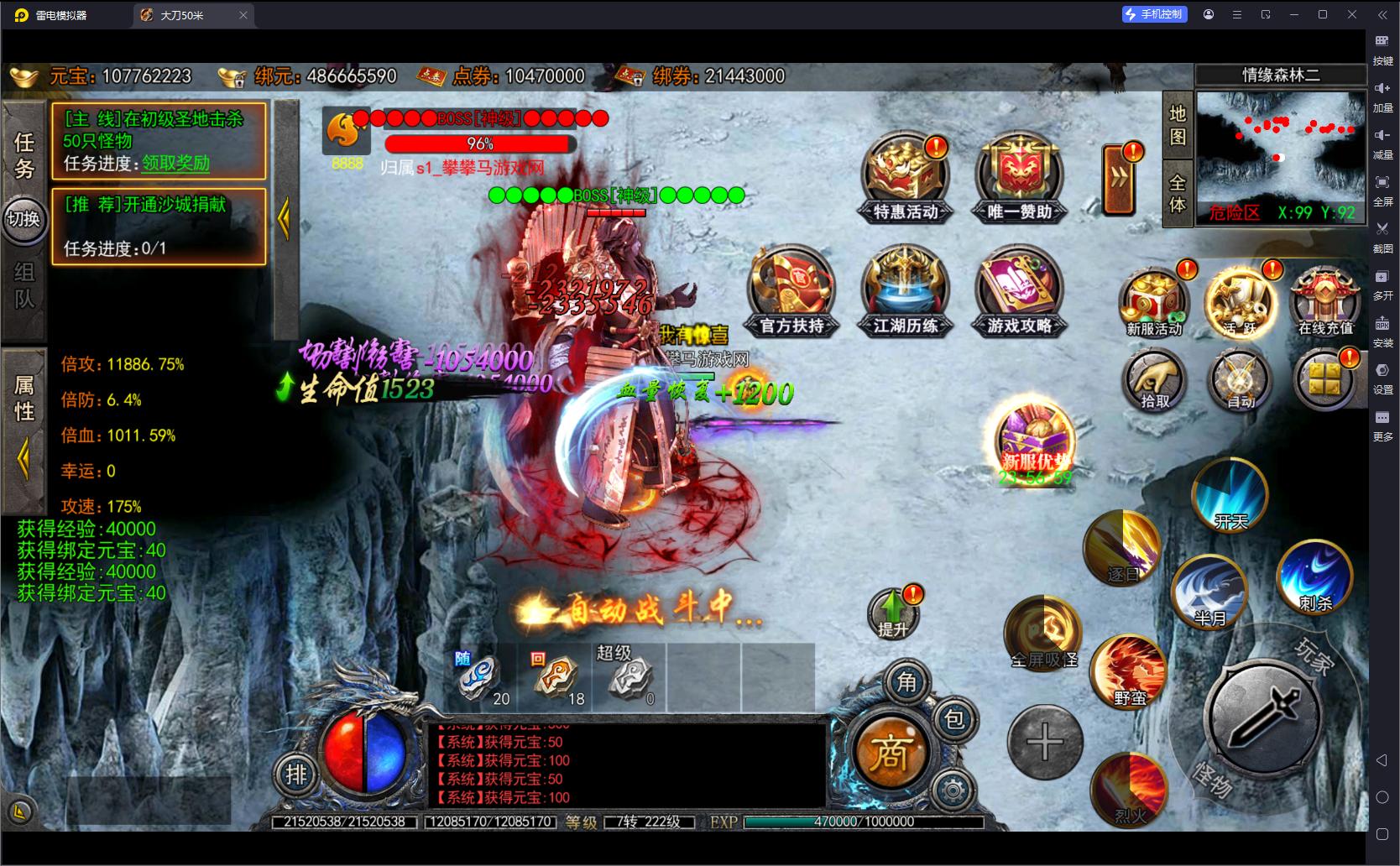1400x866 pixels.
Task: Open 新服活动 new server events
Action: coord(1154,302)
